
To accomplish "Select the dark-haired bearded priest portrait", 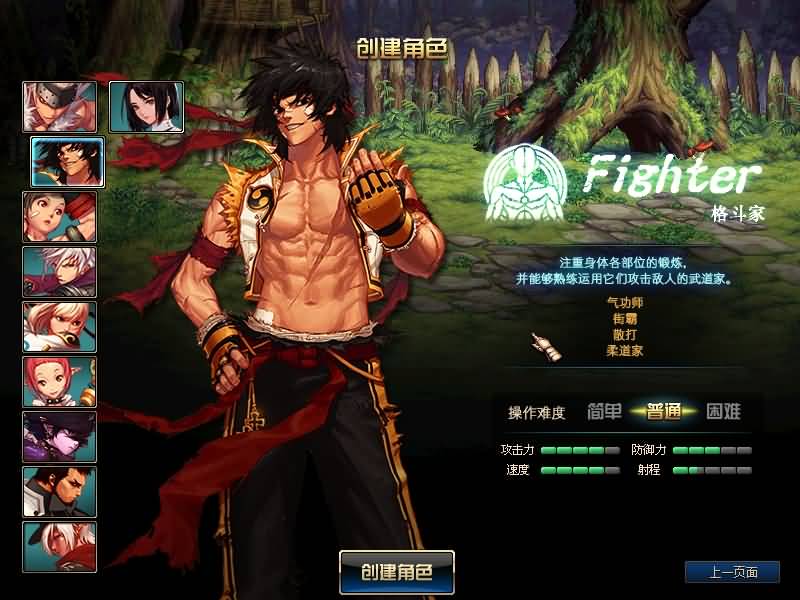I will (60, 492).
